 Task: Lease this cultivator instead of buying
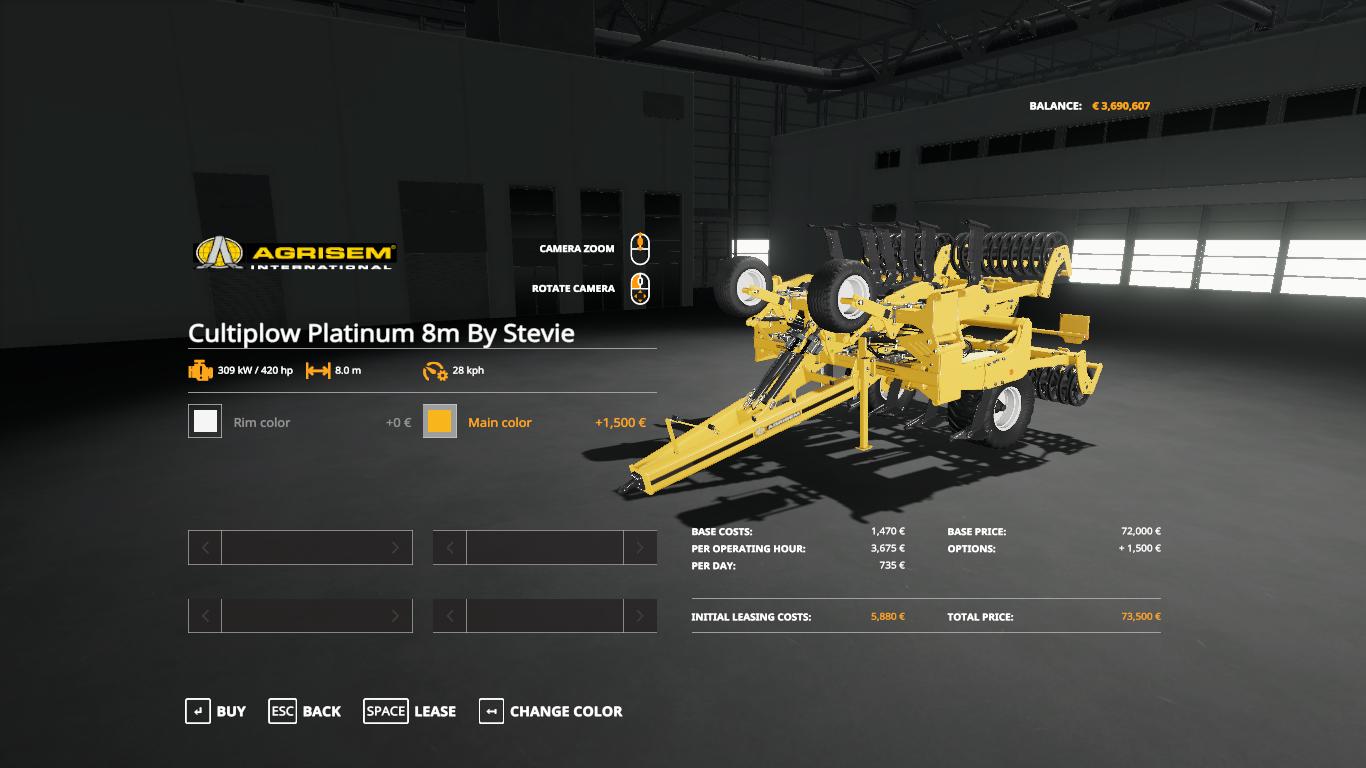click(410, 711)
